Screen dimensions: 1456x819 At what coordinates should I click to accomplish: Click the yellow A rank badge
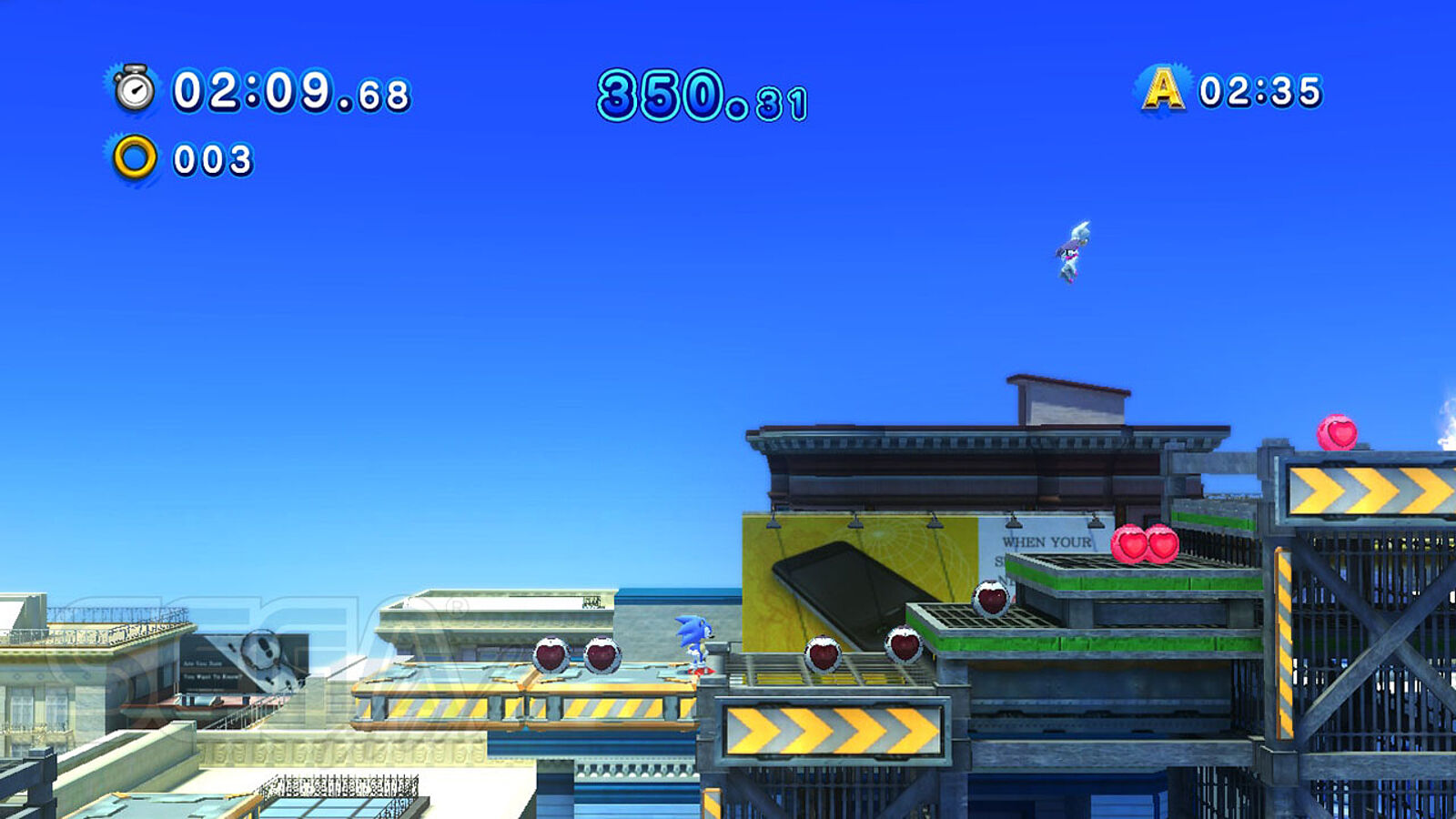coord(1163,89)
